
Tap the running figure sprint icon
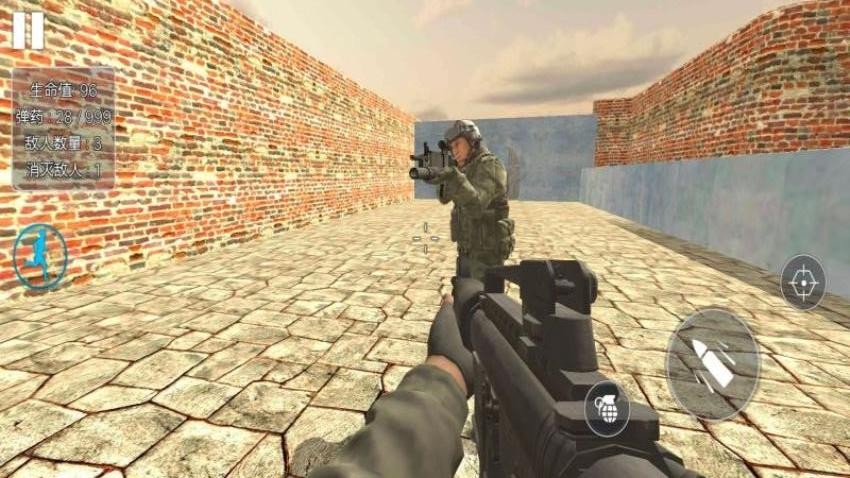40,256
